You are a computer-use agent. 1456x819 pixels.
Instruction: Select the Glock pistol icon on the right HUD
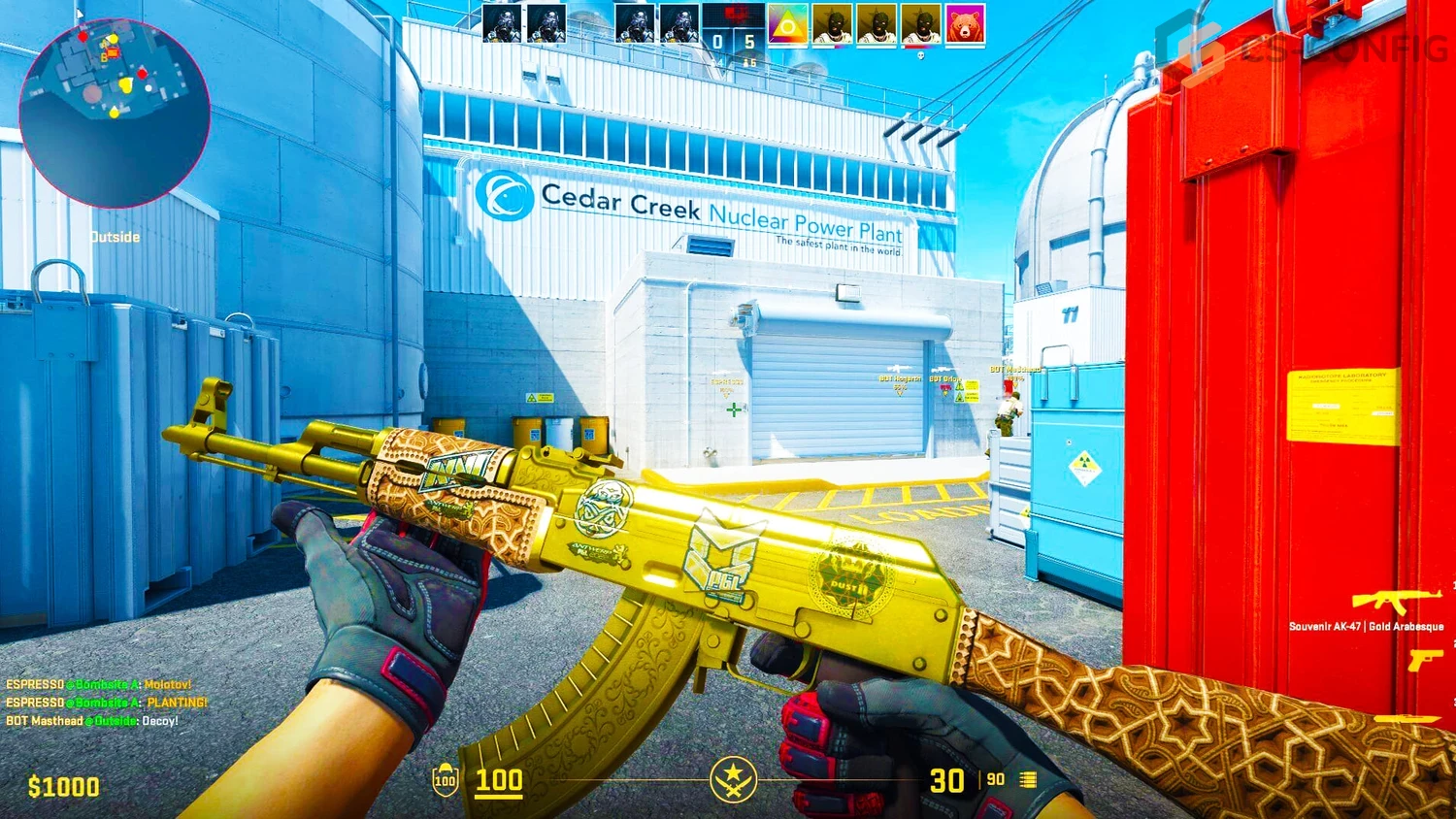click(1427, 660)
